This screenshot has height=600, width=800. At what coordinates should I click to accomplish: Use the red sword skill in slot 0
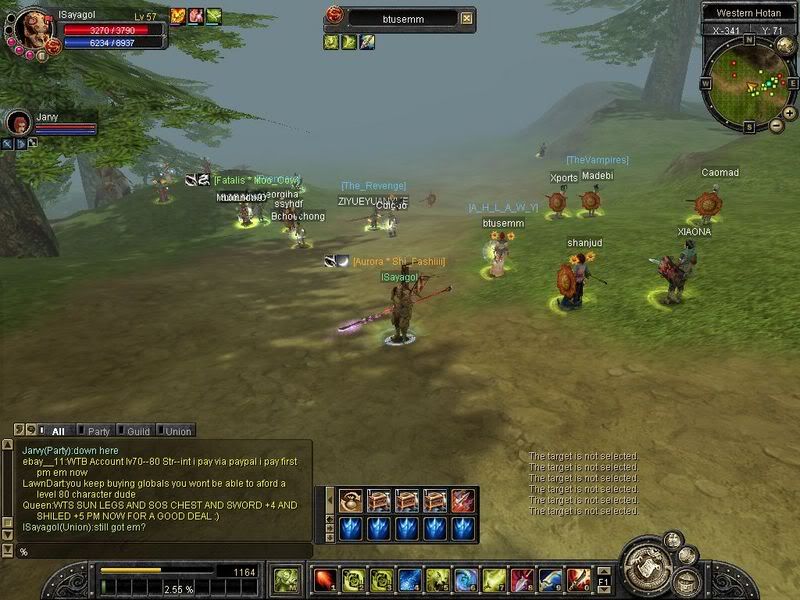(x=579, y=580)
